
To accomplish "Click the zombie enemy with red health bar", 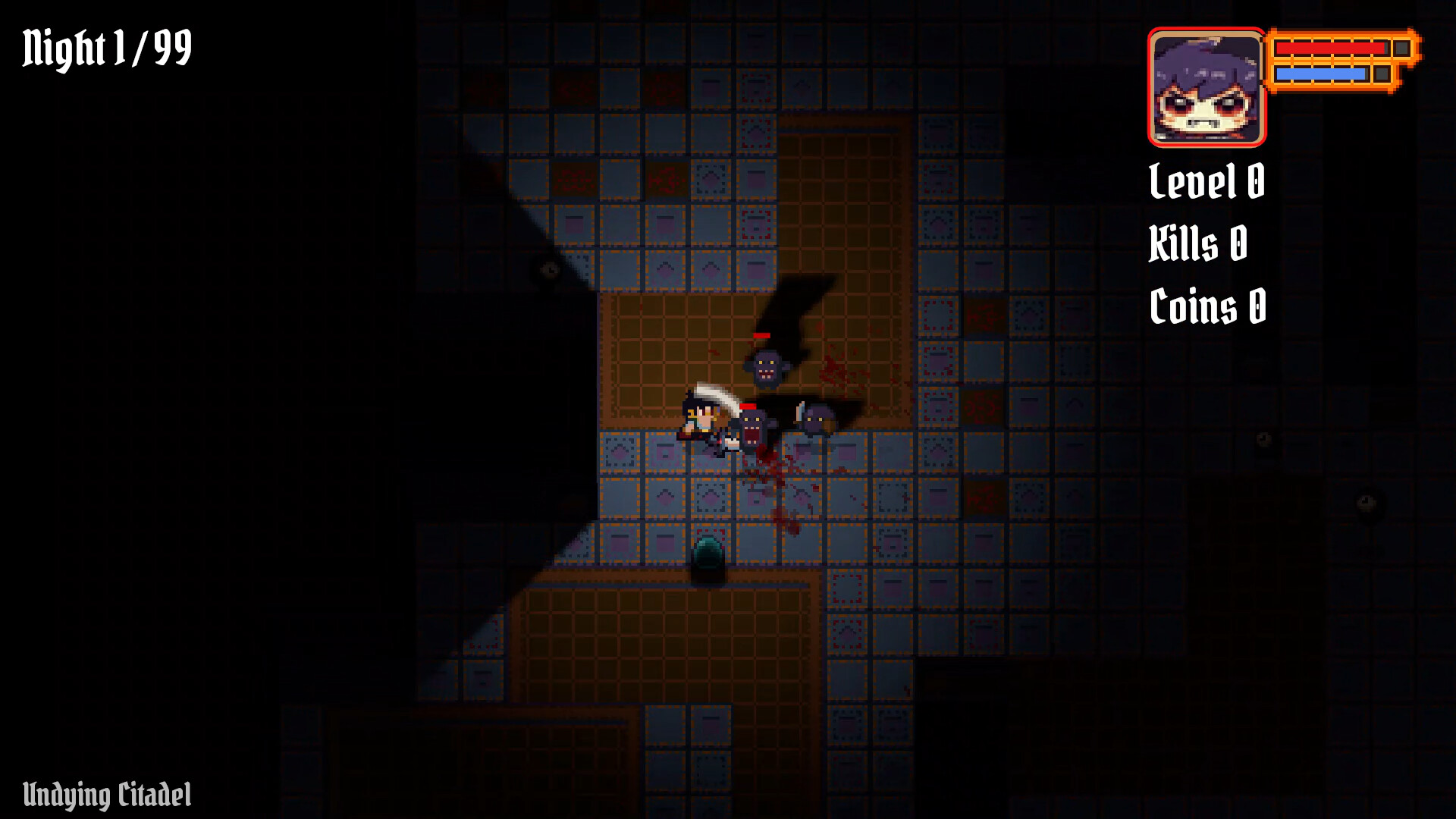I will click(764, 364).
